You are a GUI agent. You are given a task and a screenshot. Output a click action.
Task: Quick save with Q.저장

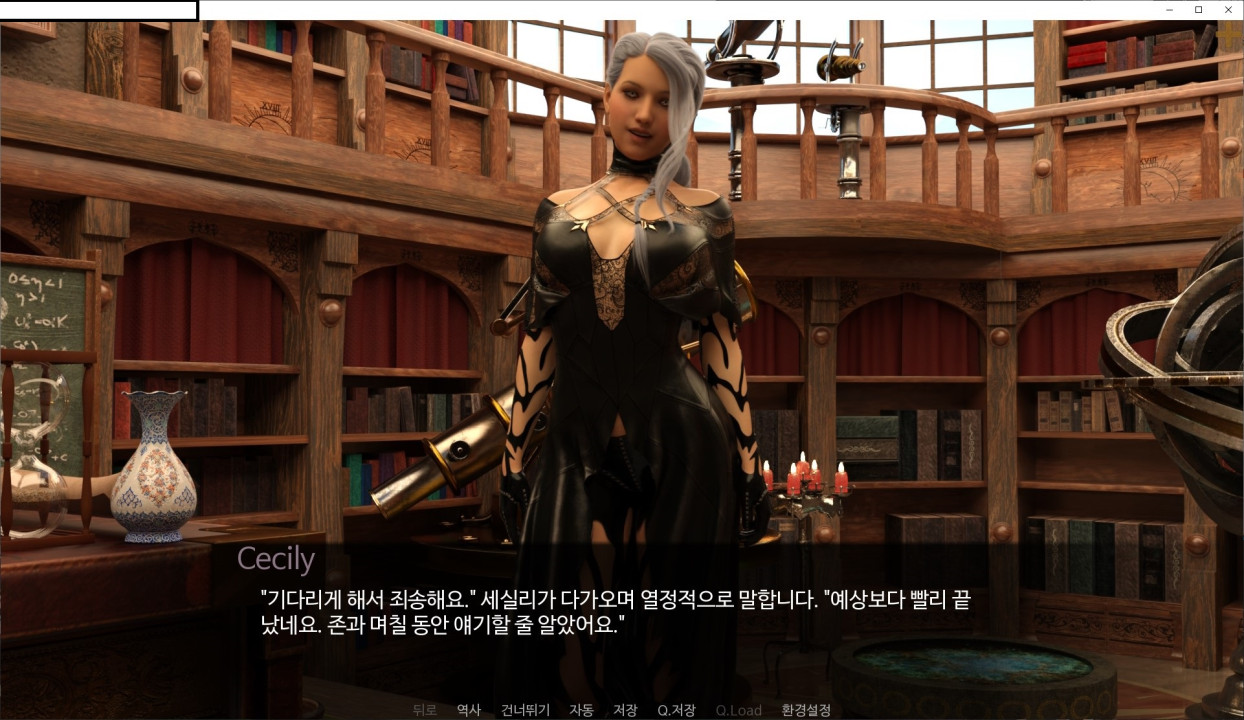tap(676, 710)
